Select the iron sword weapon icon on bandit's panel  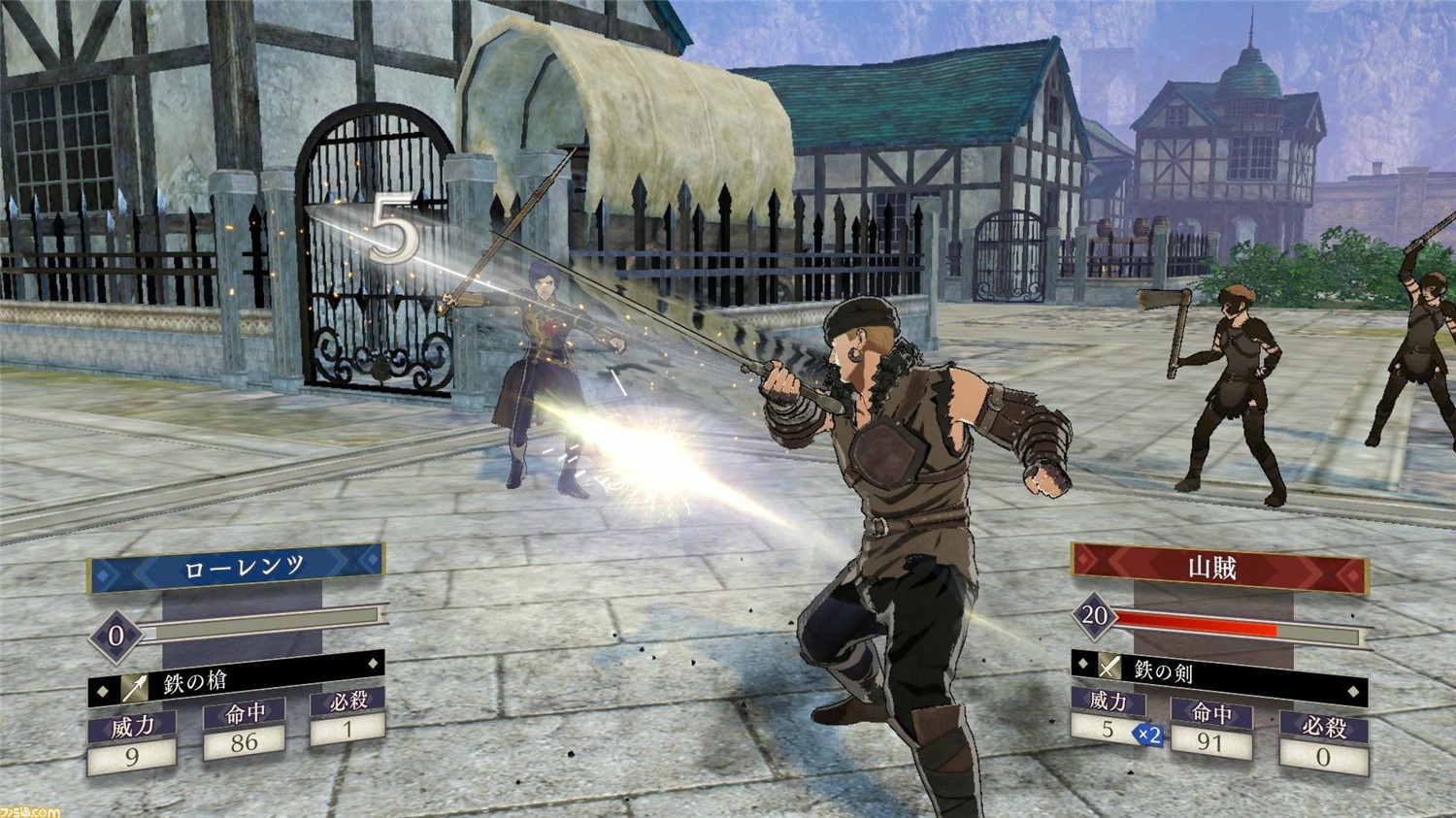(x=1110, y=665)
